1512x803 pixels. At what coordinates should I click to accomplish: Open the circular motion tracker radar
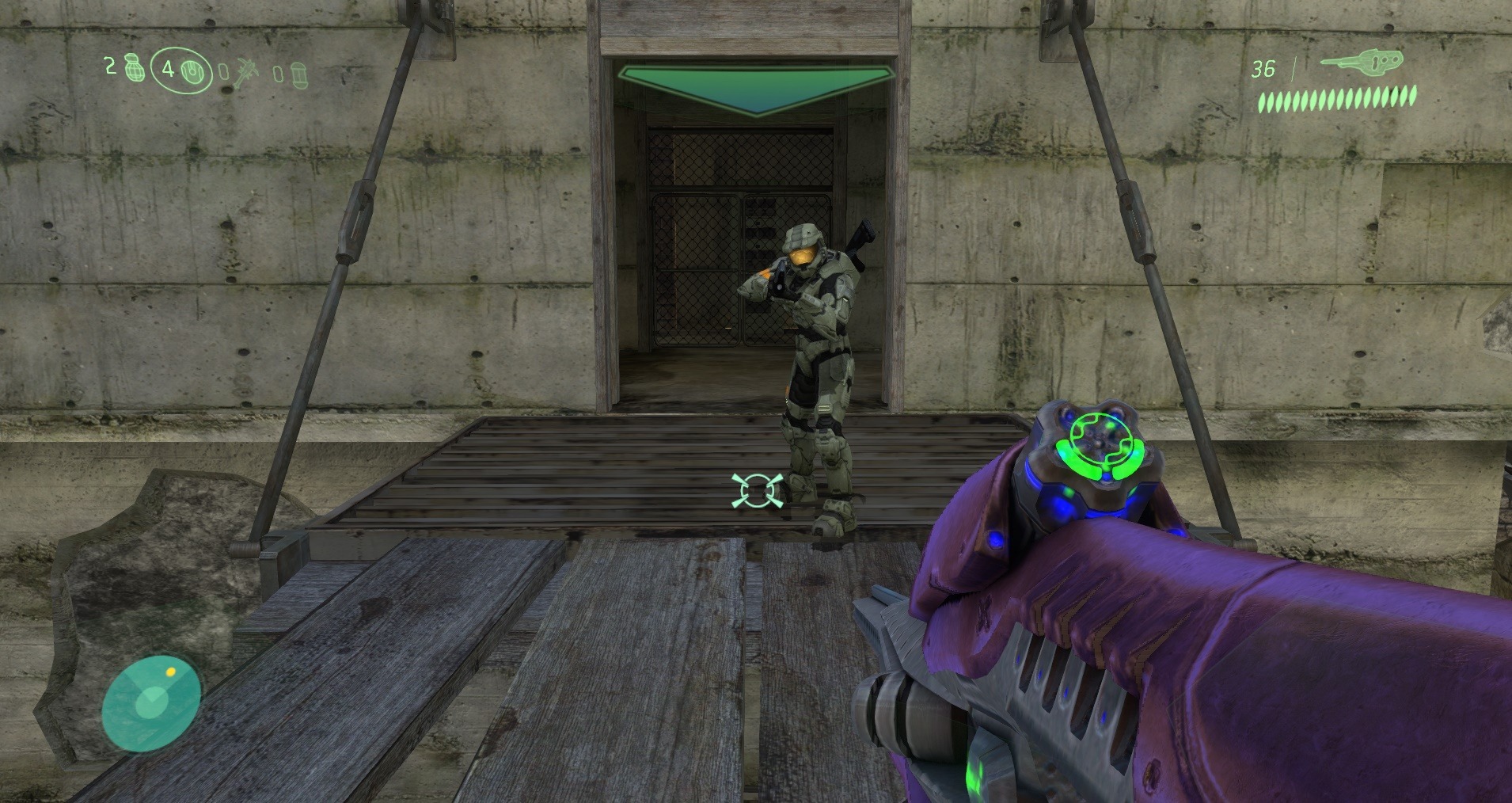150,702
